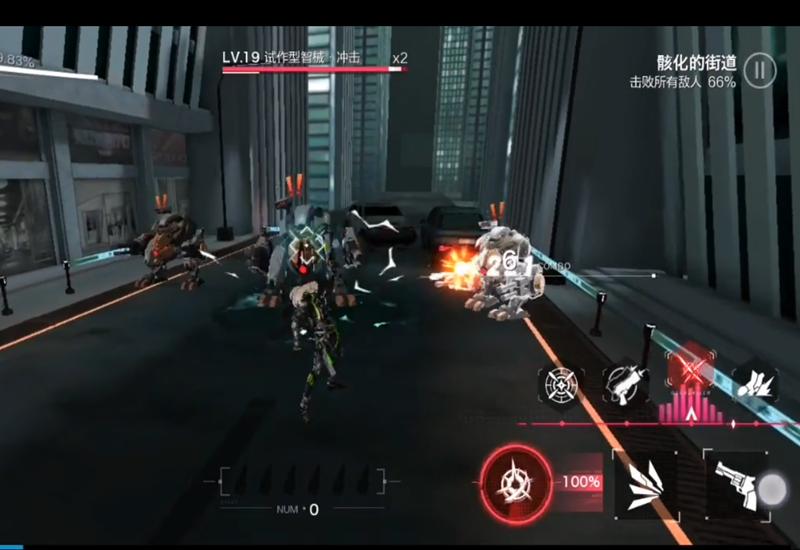Pause the game with the pause button
Viewport: 800px width, 550px height.
tap(760, 71)
